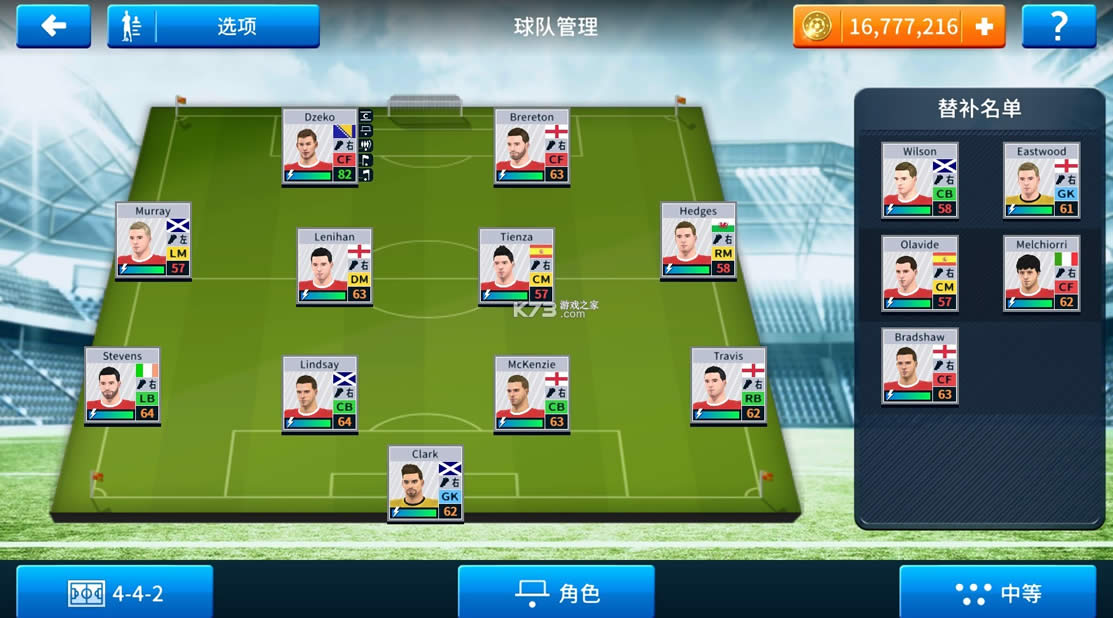Change the 中等 difficulty setting

pos(998,593)
